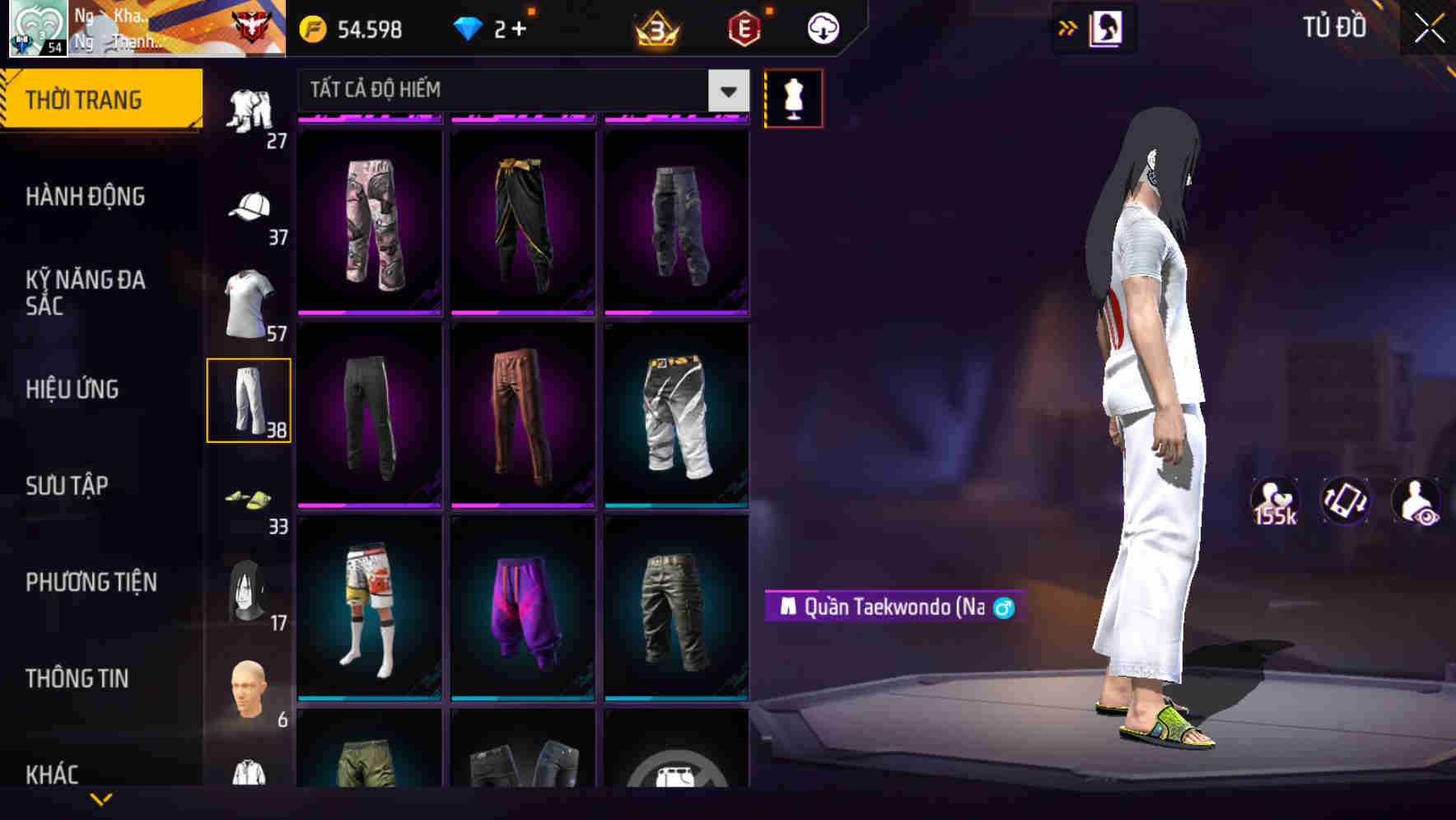The height and width of the screenshot is (820, 1456).
Task: Open the slippers footwear category icon
Action: coord(250,500)
